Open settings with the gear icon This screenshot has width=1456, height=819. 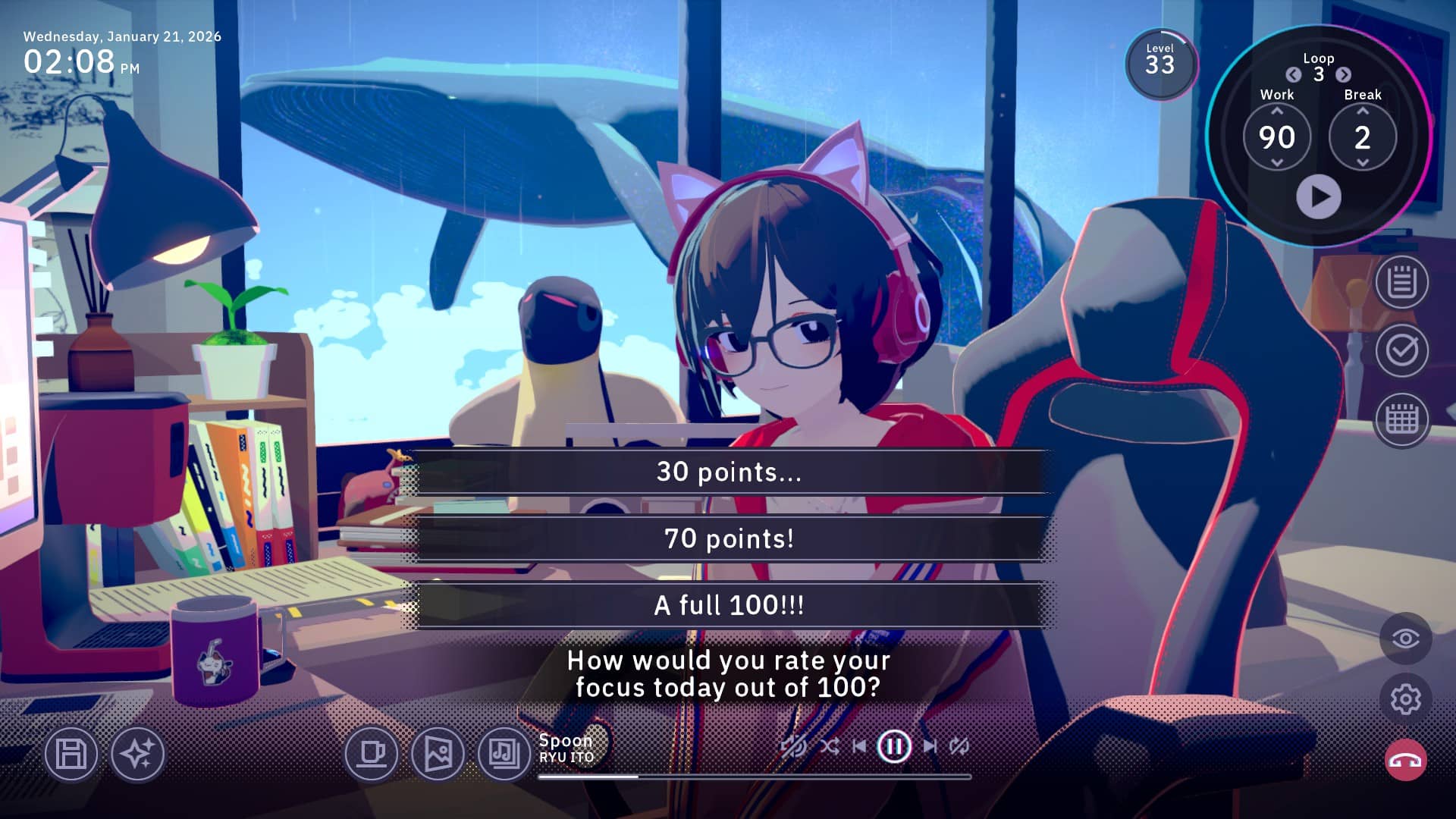coord(1405,699)
